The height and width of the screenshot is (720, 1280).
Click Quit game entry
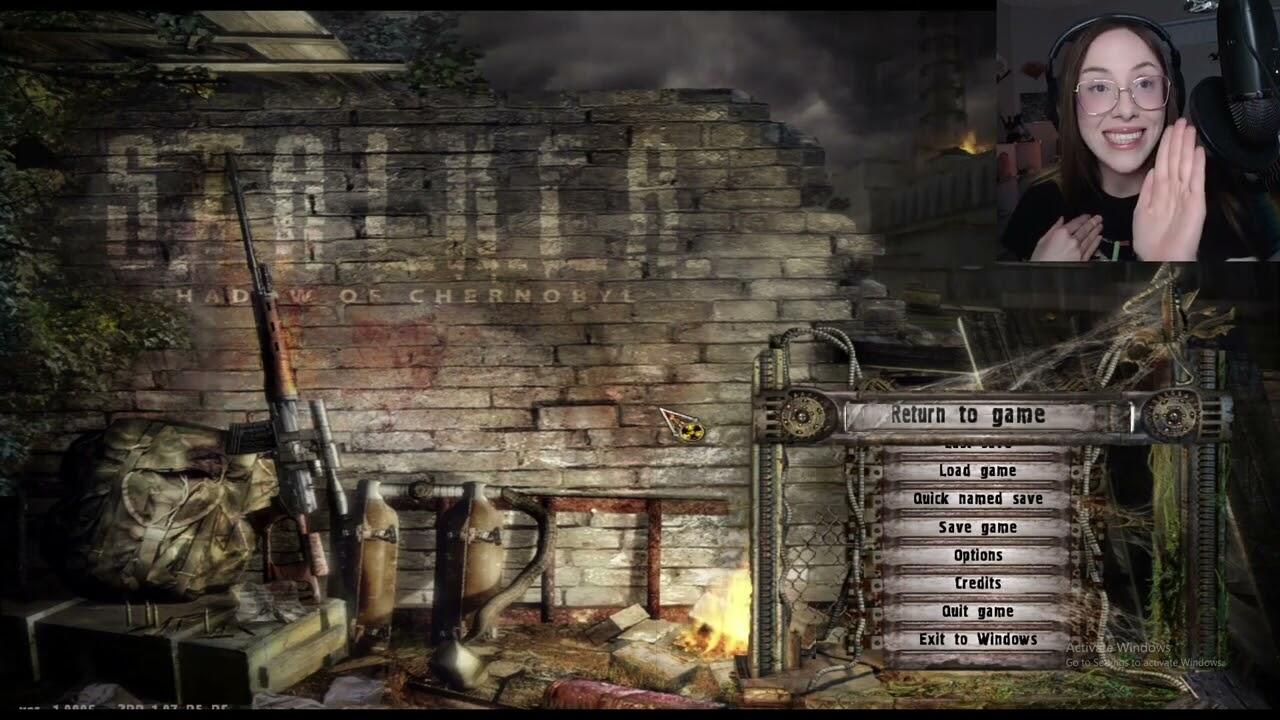point(977,611)
